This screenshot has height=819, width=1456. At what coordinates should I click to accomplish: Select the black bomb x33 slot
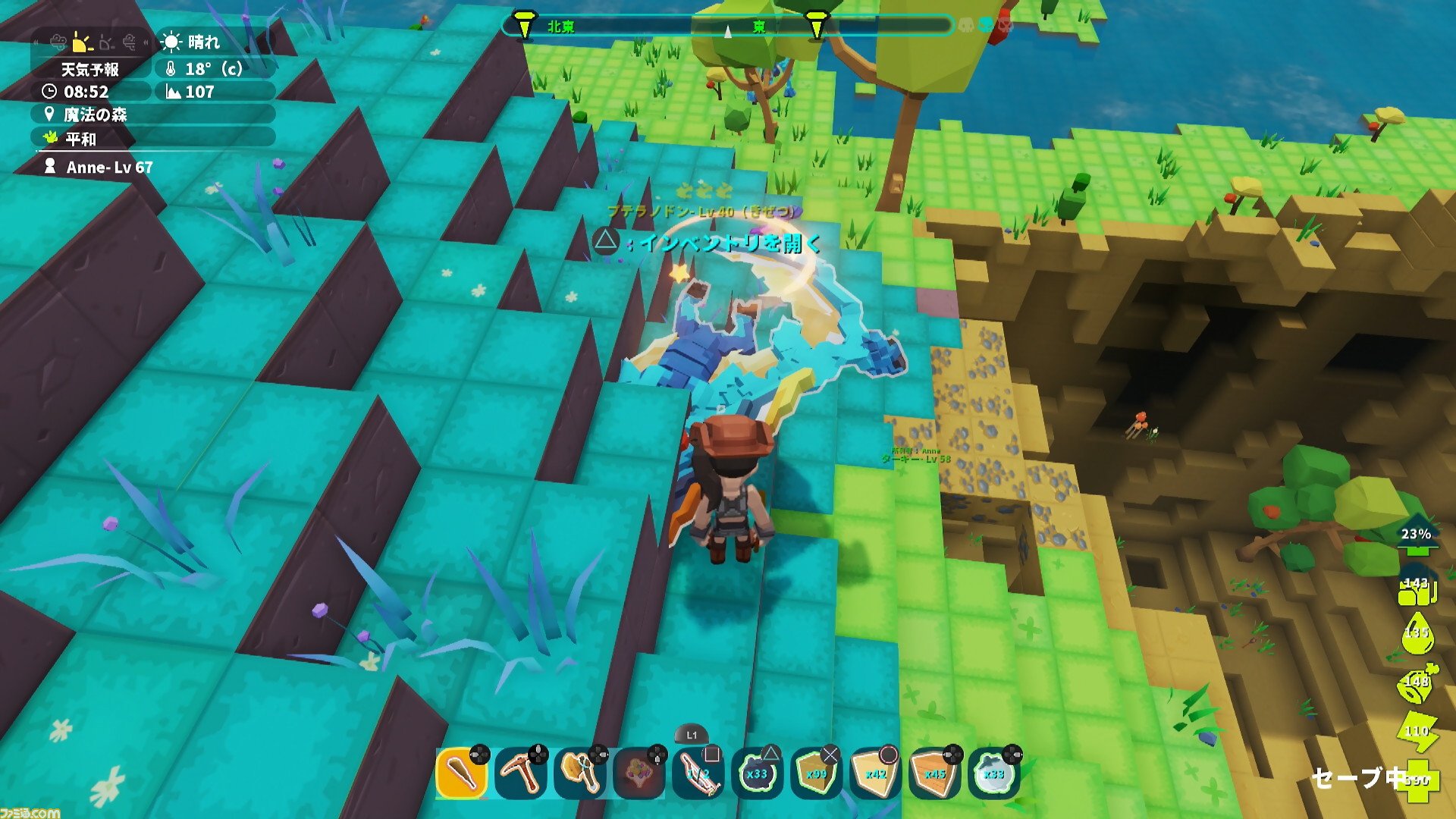pos(757,773)
